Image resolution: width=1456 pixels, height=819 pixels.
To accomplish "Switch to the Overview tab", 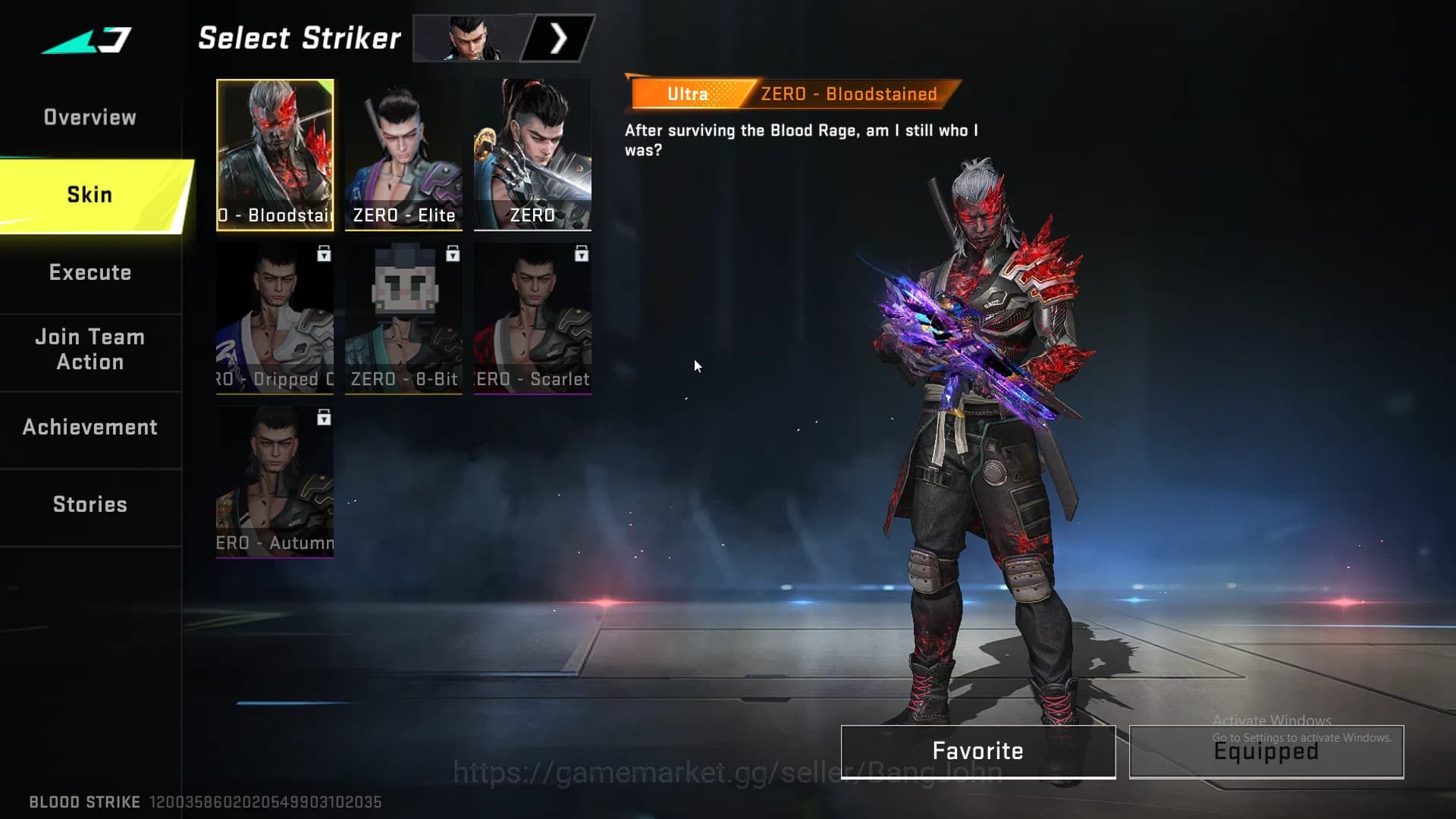I will tap(90, 117).
